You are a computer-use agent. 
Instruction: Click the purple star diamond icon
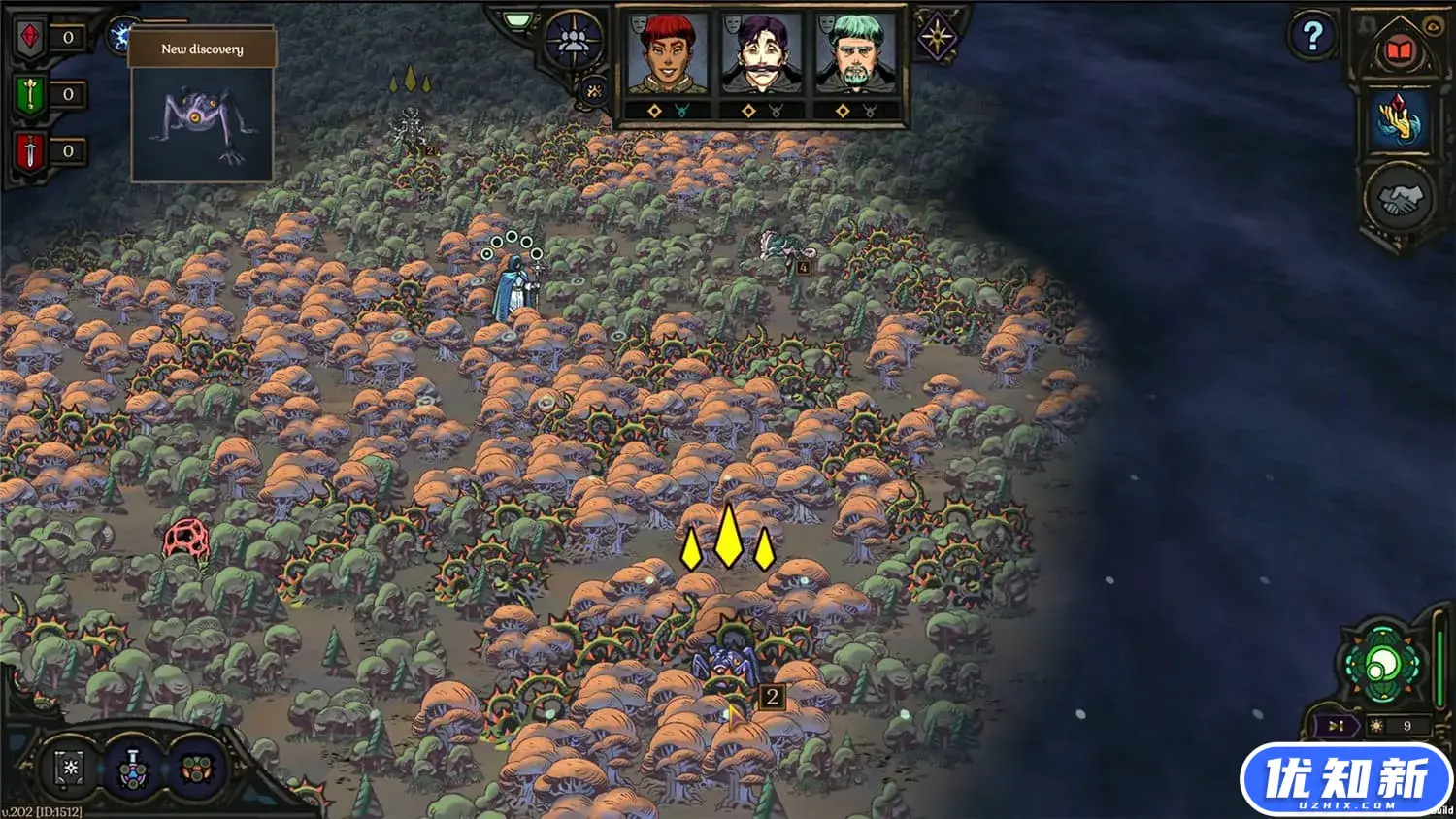[x=938, y=38]
